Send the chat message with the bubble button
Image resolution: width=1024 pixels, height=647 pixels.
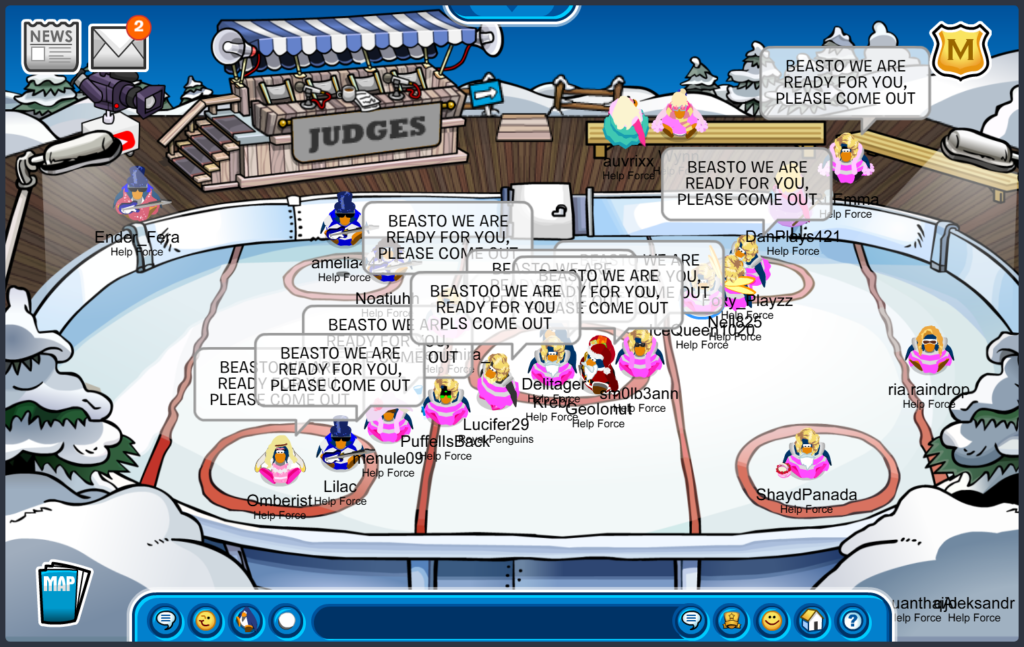691,621
